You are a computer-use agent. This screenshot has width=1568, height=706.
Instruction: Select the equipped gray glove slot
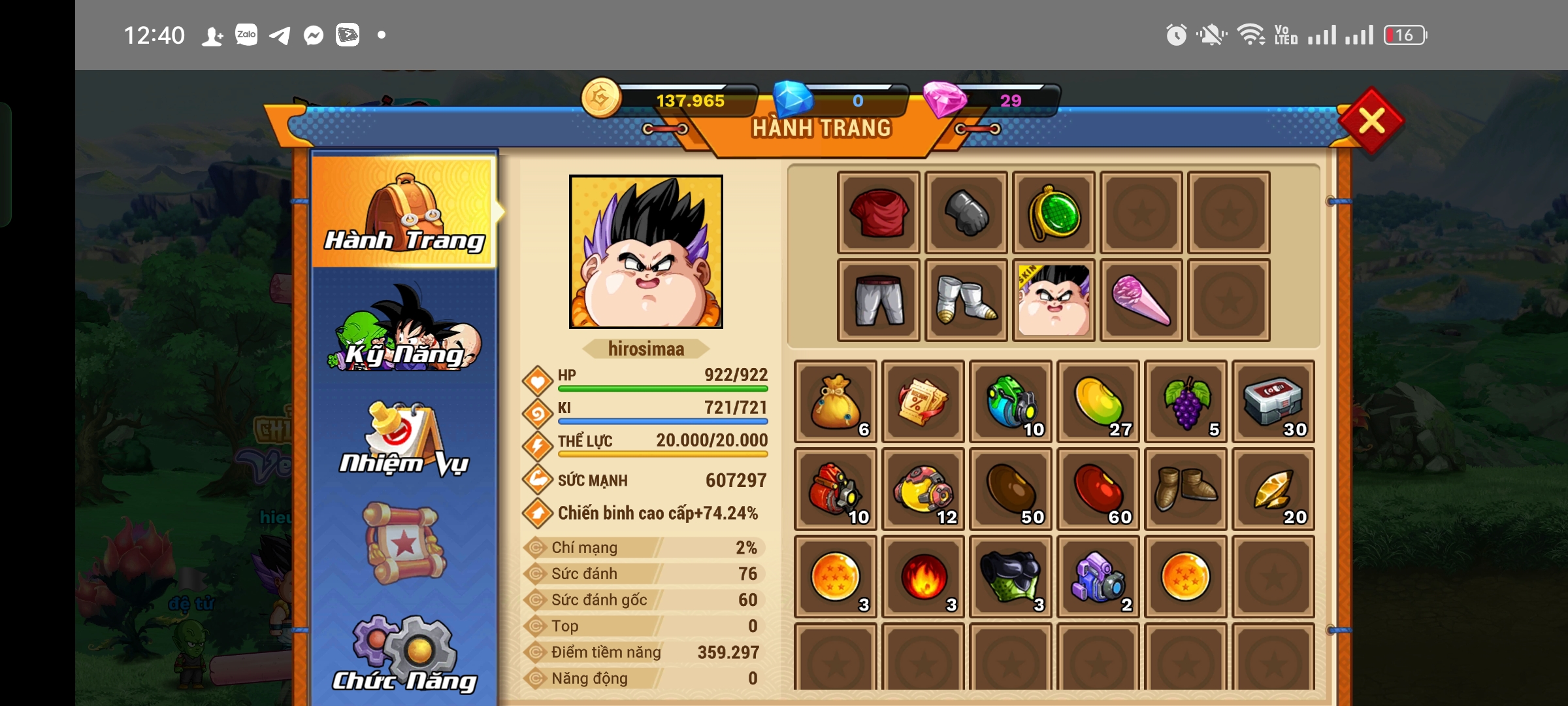coord(966,212)
